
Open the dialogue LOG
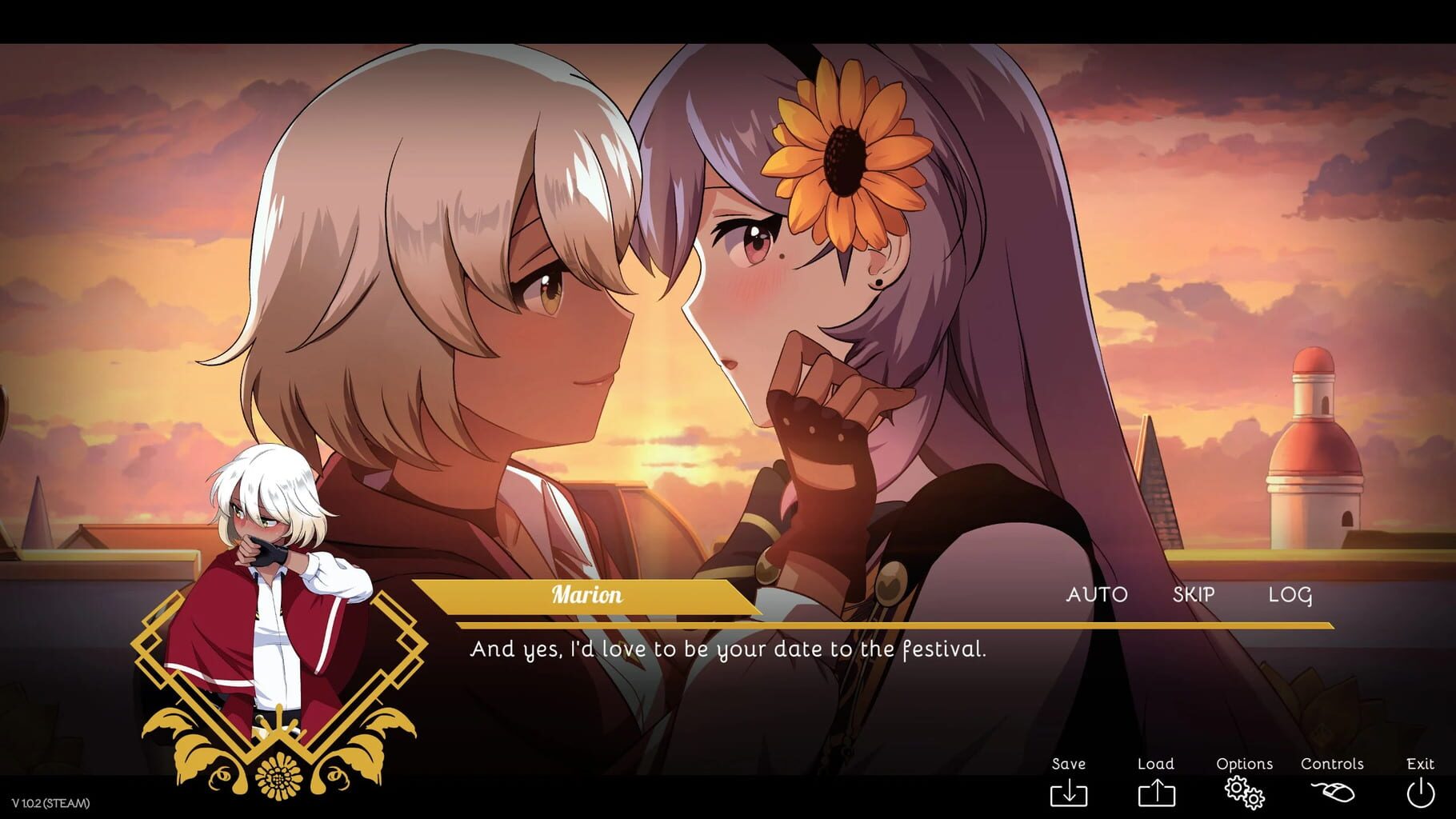(1290, 594)
